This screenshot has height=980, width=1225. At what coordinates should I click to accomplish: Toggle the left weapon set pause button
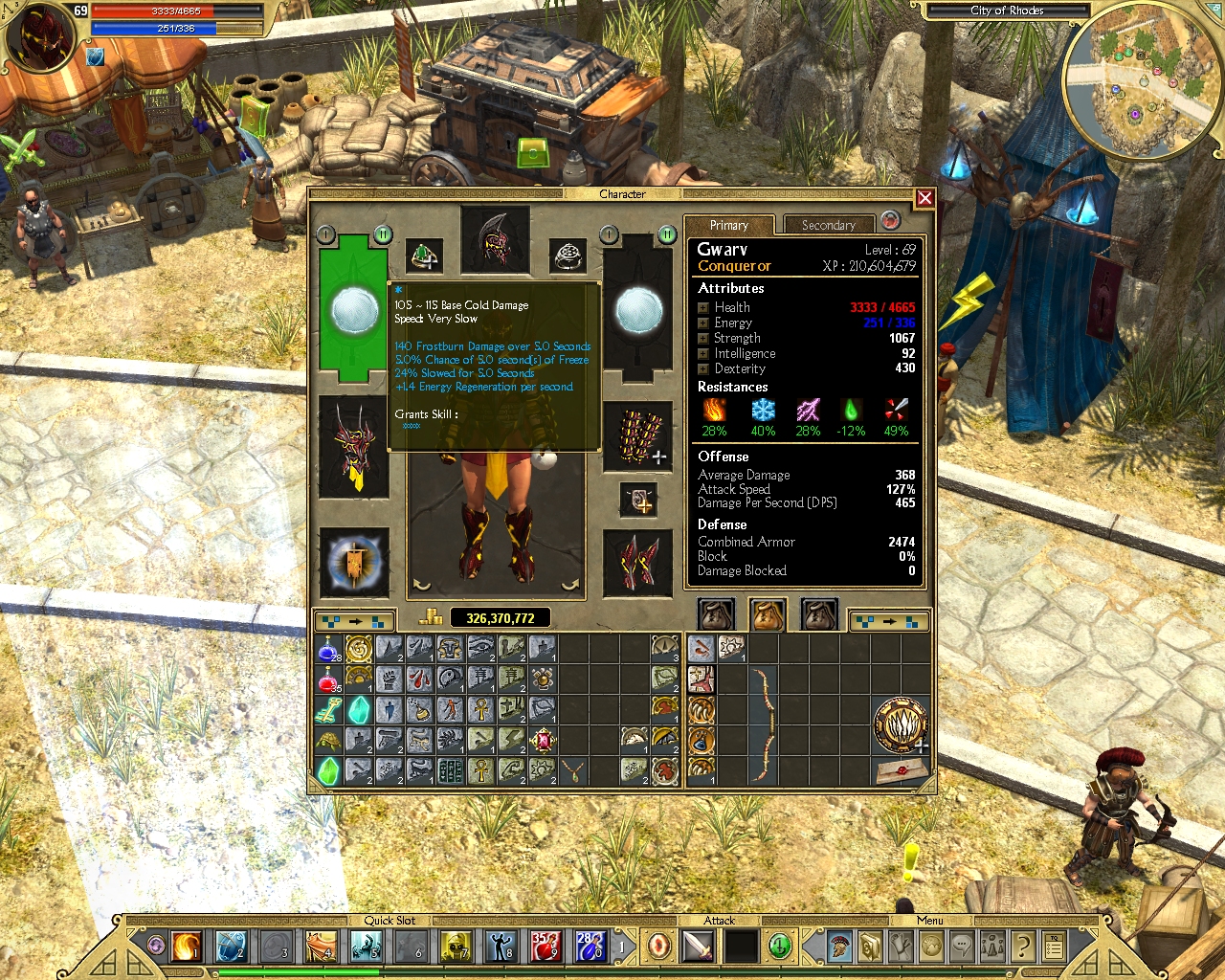[x=383, y=234]
